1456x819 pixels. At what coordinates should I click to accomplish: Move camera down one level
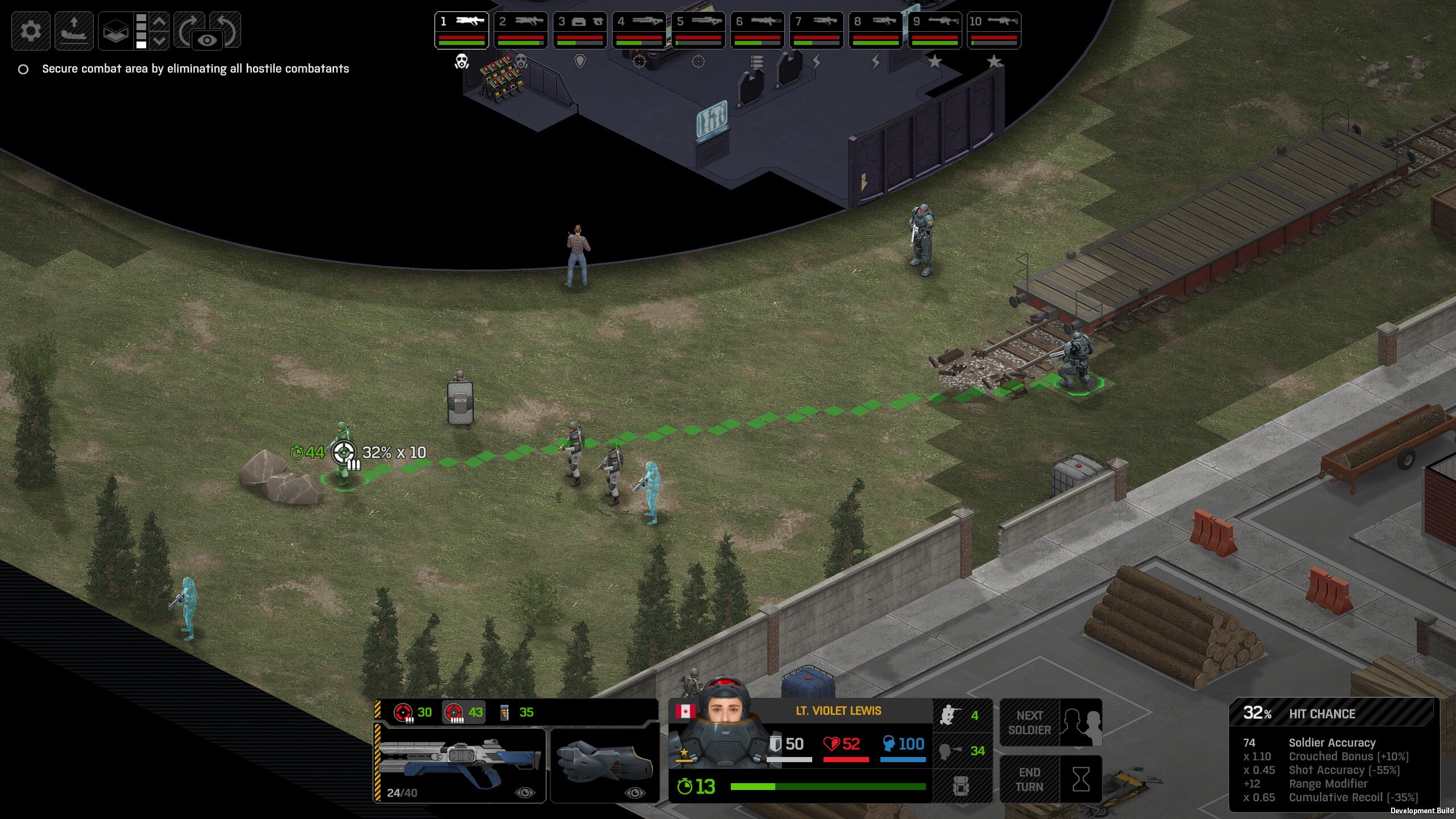[x=160, y=40]
